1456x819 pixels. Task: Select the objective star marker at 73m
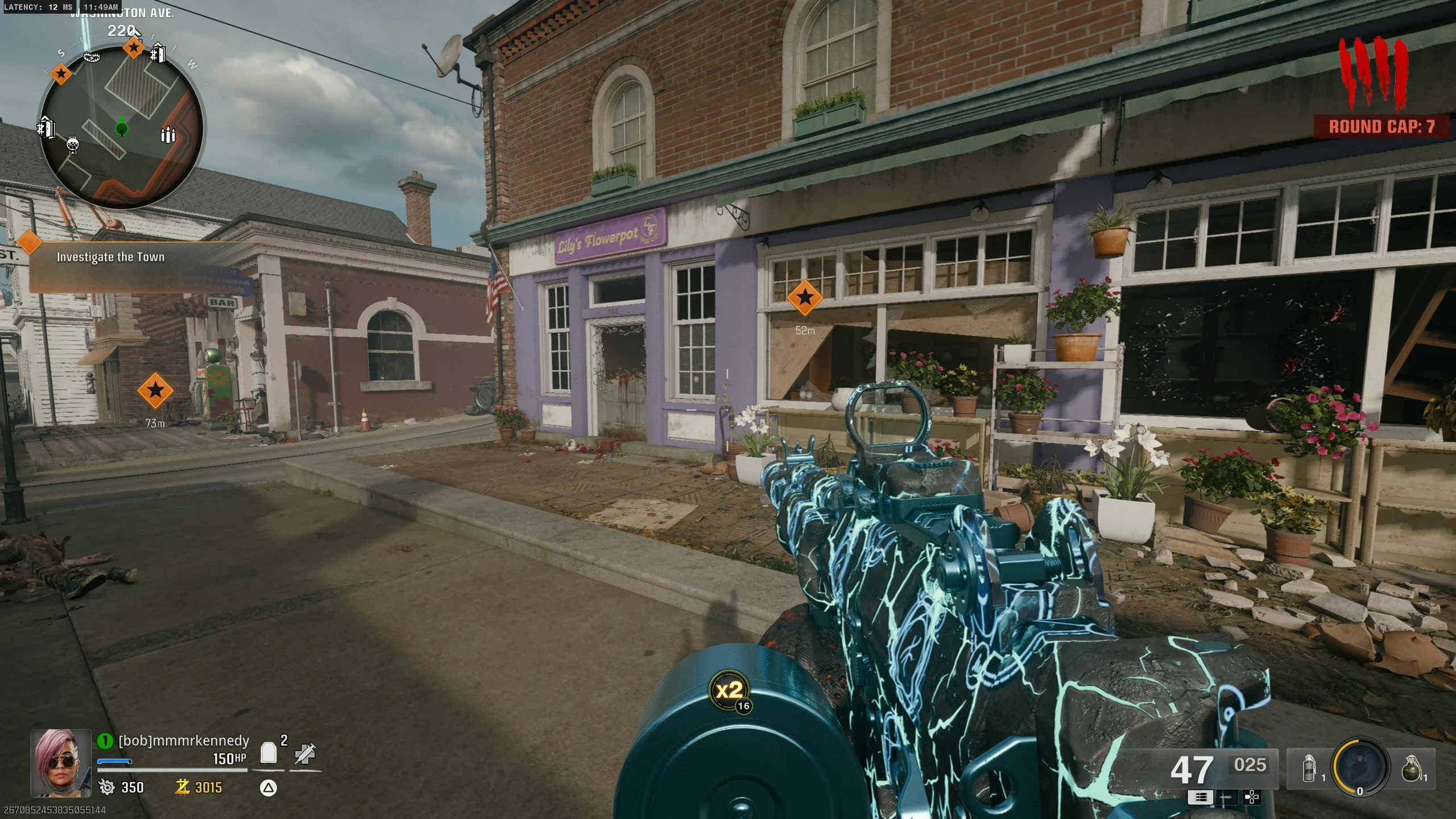coord(155,391)
